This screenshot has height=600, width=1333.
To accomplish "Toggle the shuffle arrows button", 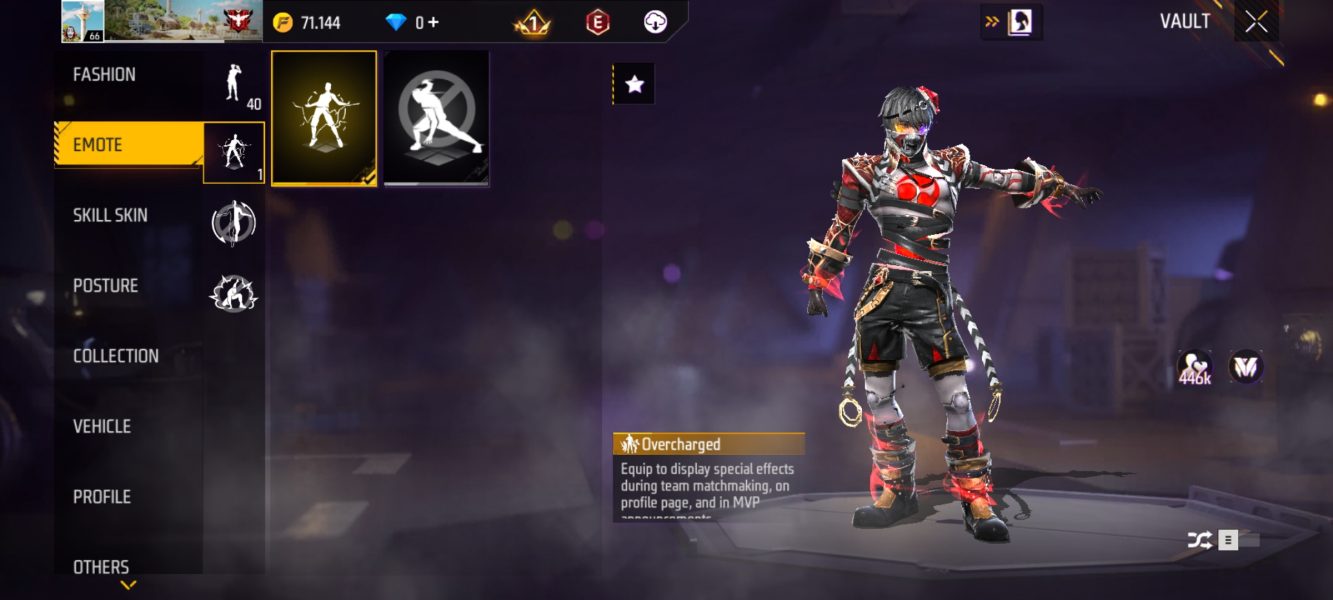I will pos(1200,540).
